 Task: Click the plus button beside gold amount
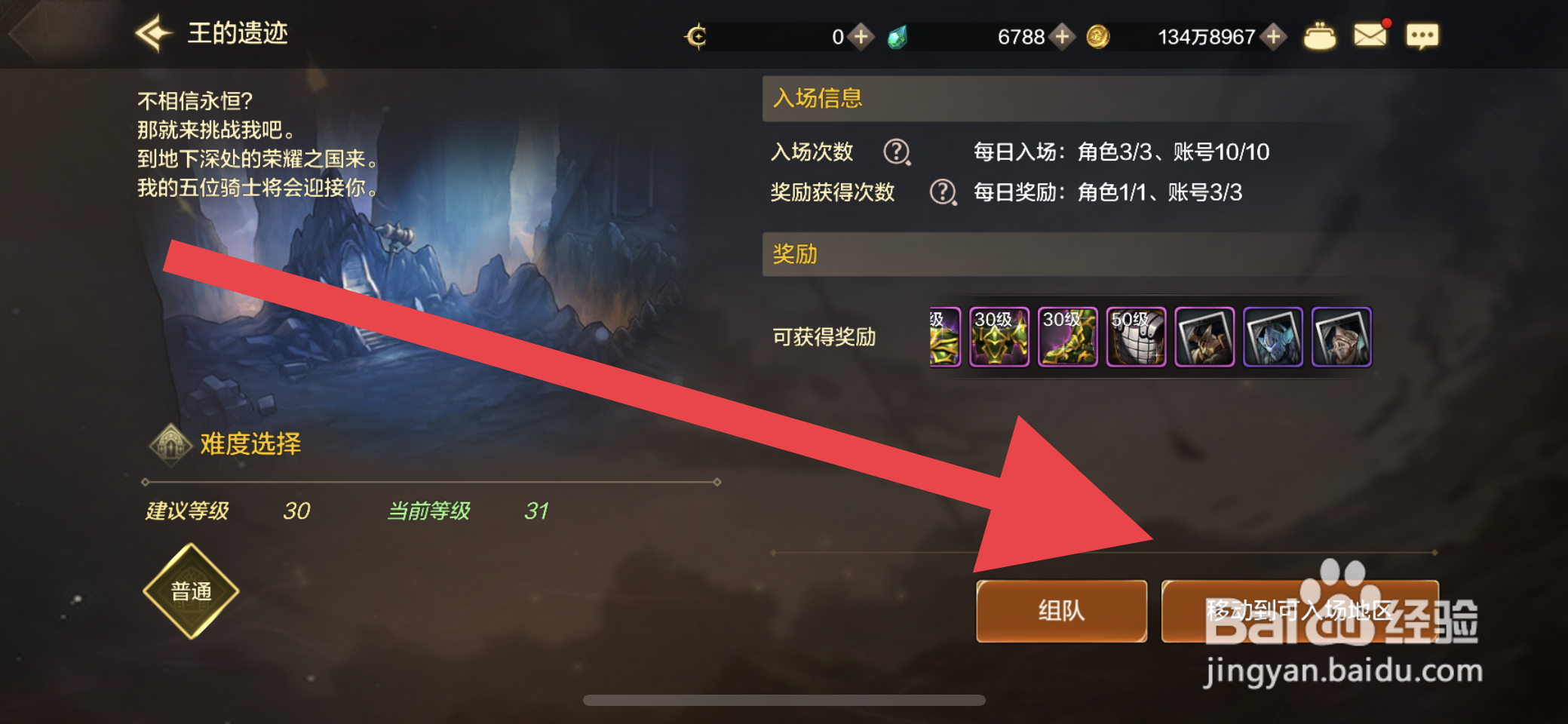[x=1273, y=36]
